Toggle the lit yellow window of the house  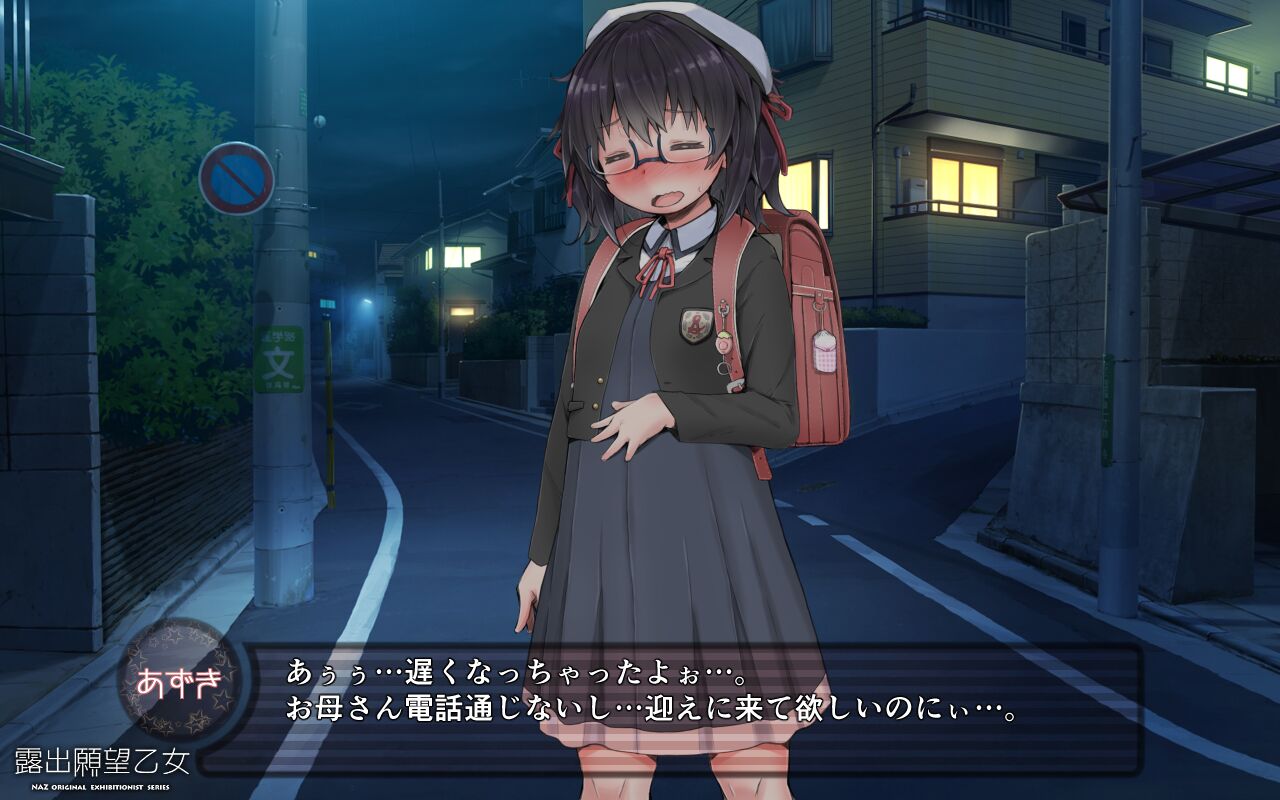point(966,180)
